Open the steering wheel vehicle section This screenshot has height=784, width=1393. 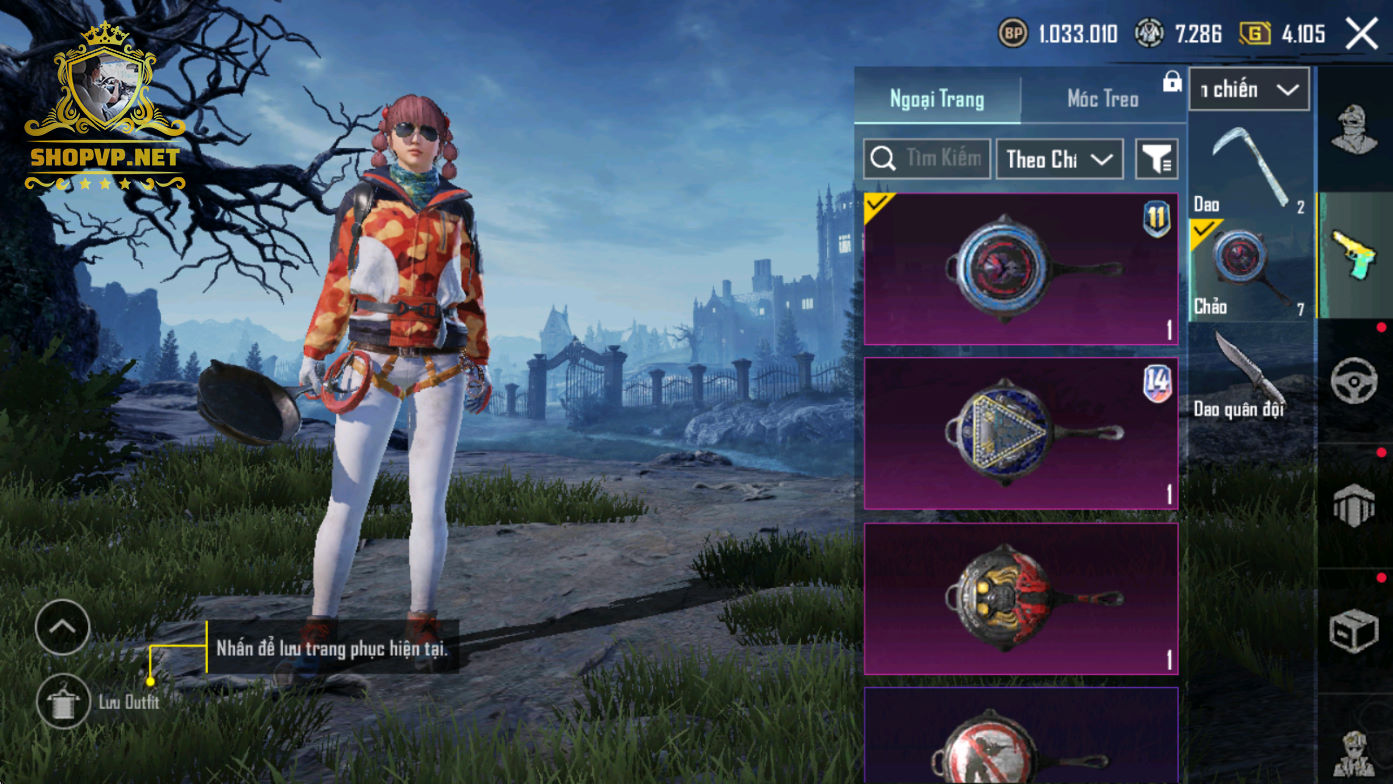(1354, 381)
